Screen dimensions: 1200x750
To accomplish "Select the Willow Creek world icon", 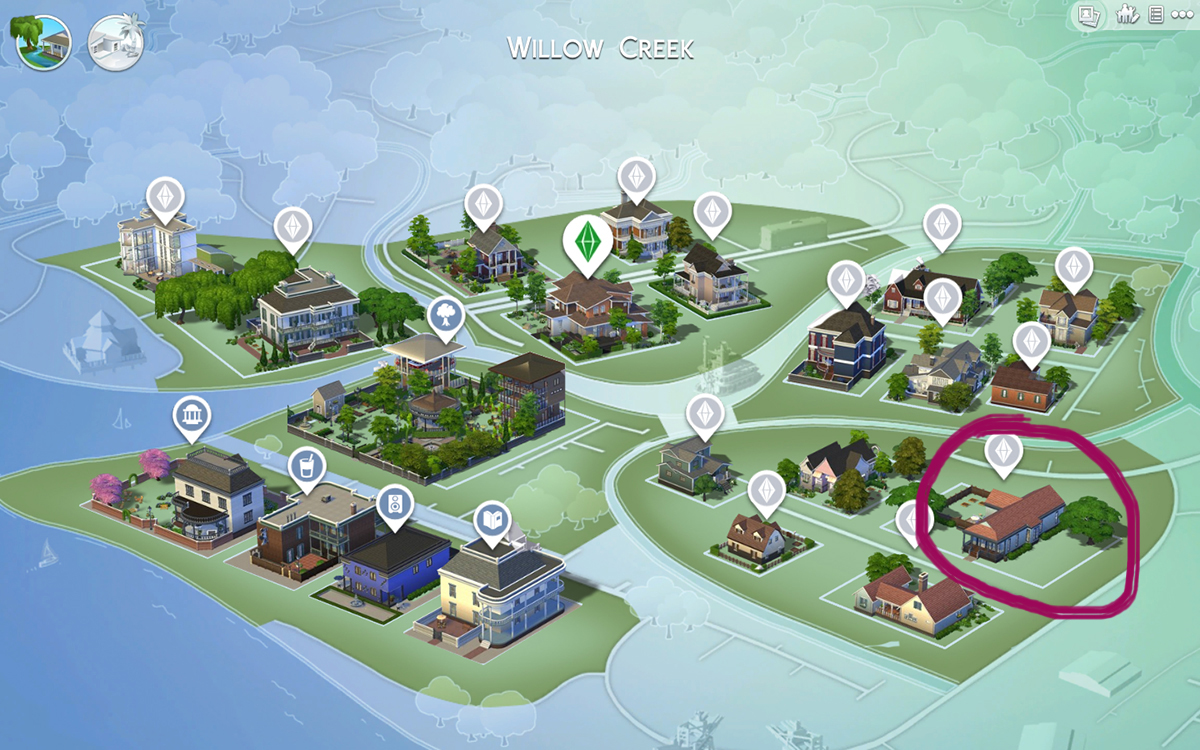I will 42,42.
